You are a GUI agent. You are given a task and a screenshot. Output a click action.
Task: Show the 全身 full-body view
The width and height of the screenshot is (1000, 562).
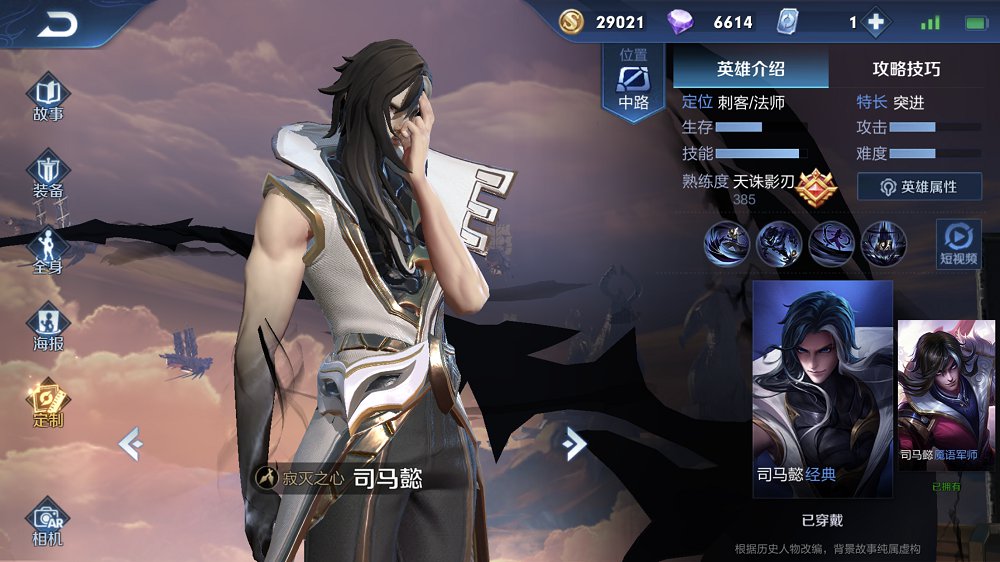[x=48, y=250]
